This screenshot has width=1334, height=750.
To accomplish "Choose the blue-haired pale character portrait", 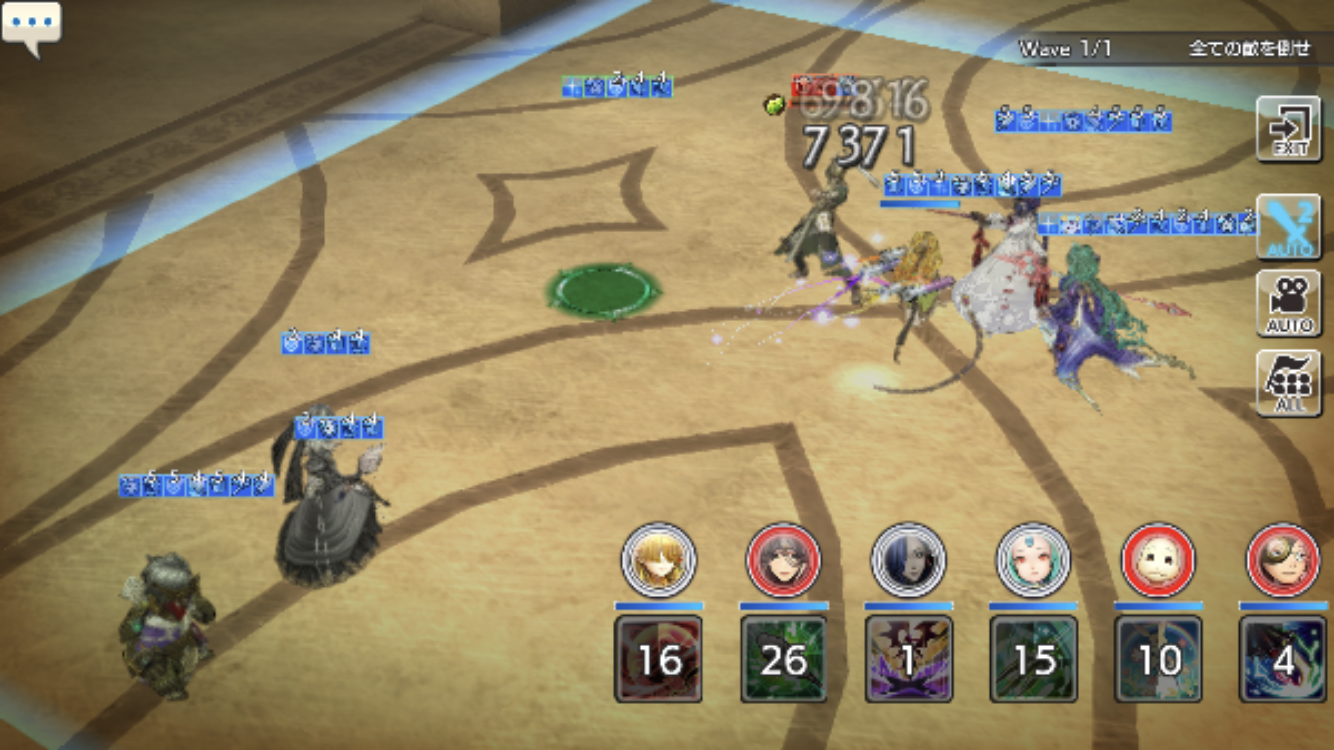I will click(x=908, y=560).
